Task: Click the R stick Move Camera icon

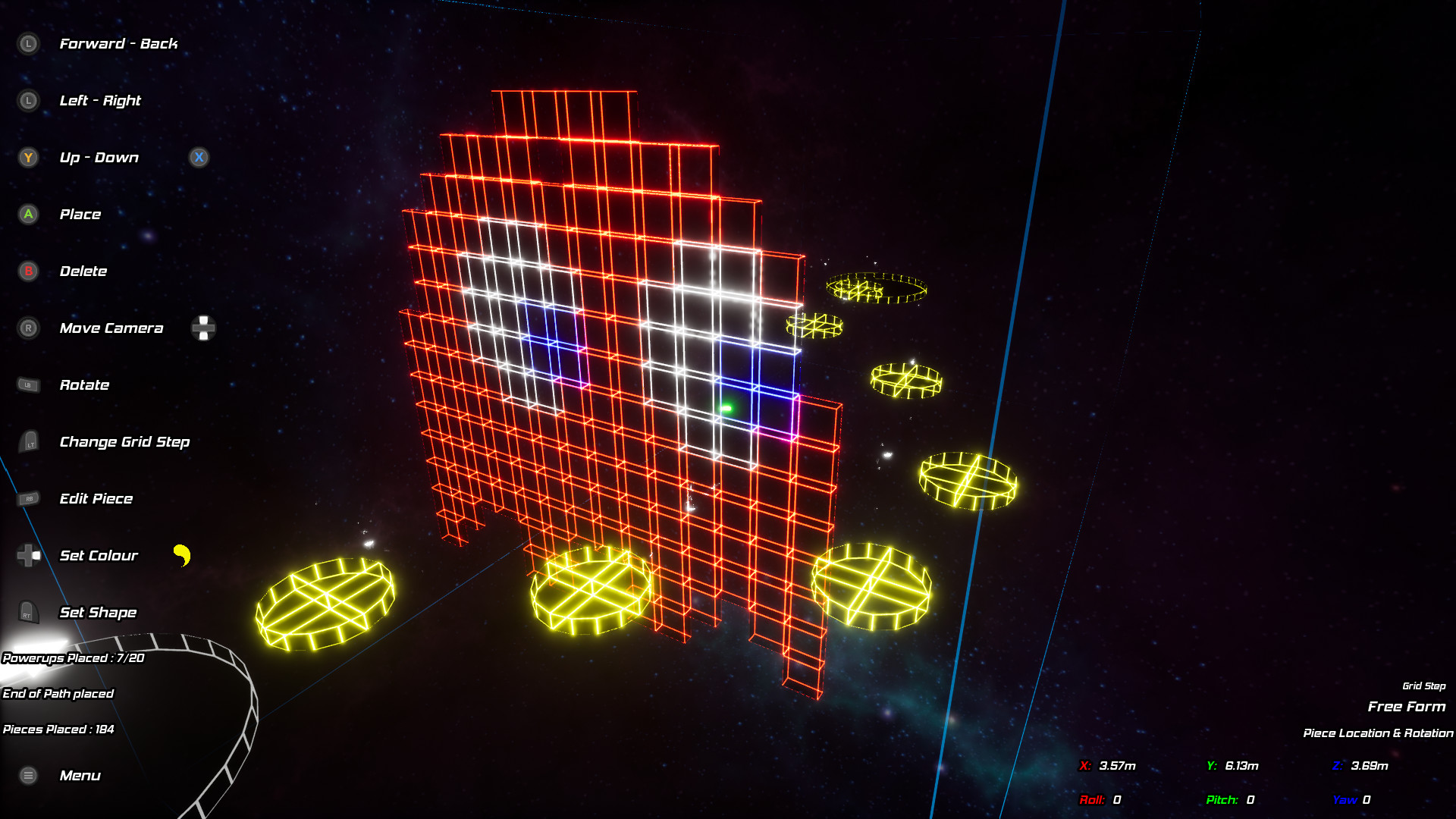Action: click(x=28, y=328)
